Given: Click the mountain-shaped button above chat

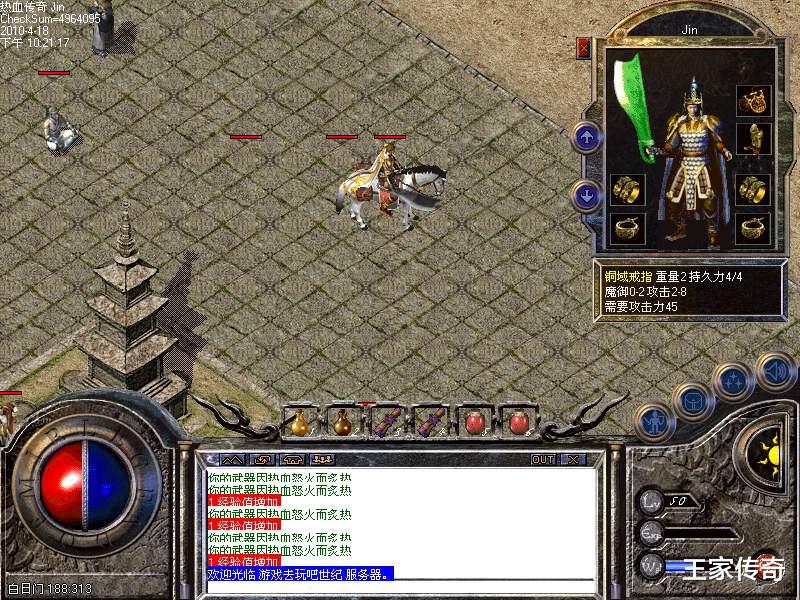Looking at the screenshot, I should pos(232,459).
